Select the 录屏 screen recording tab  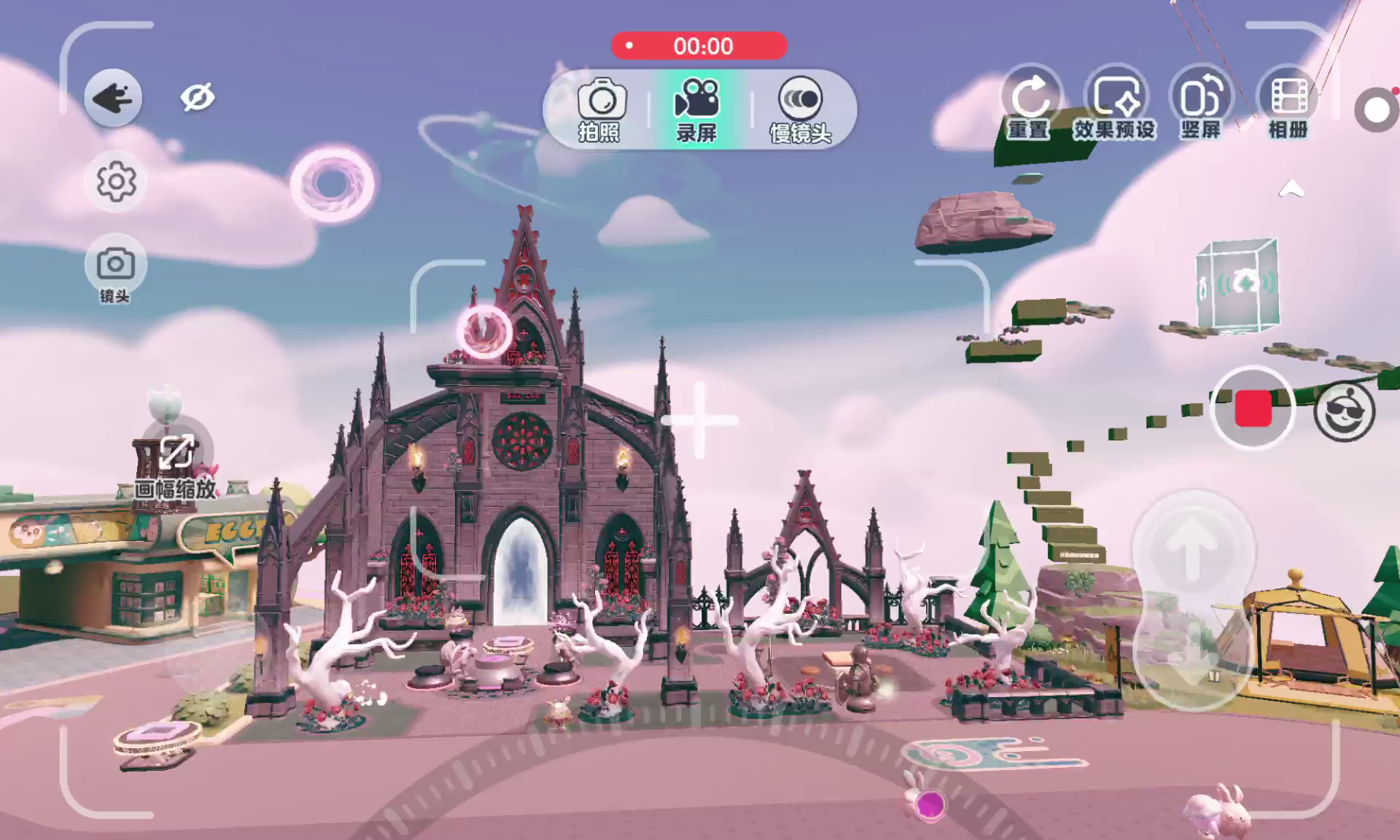point(696,109)
